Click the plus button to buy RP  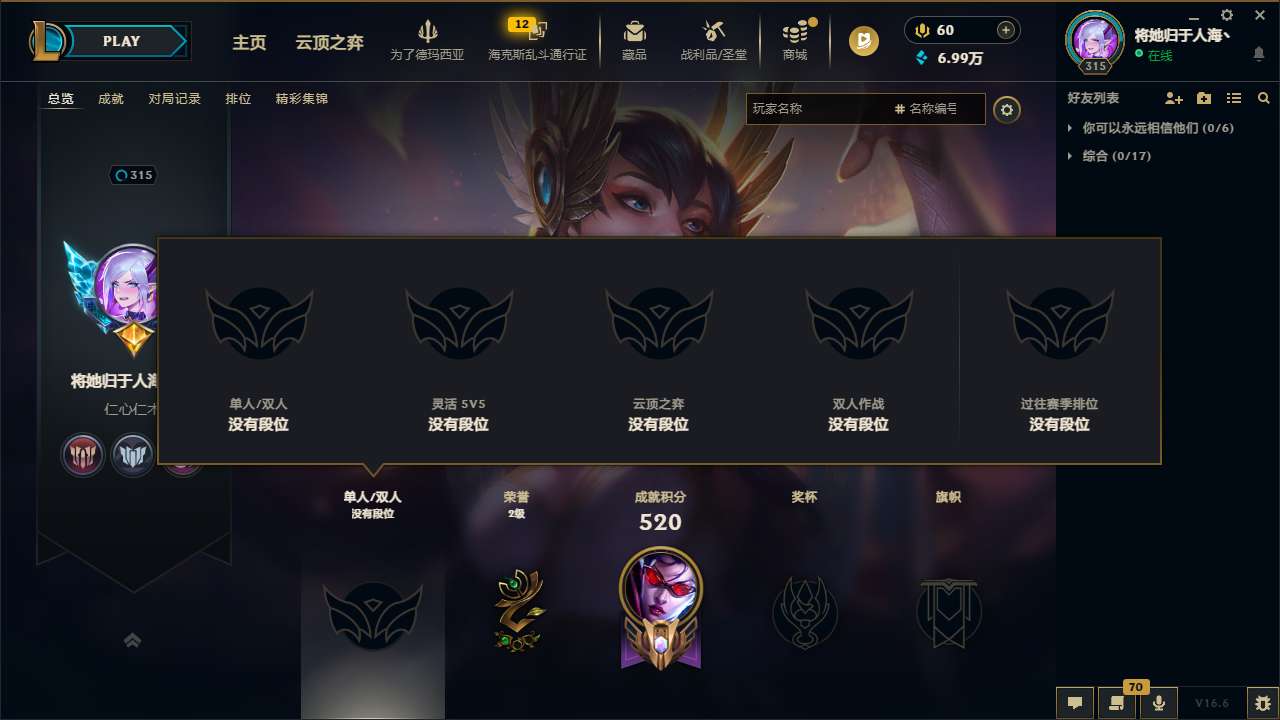click(x=1004, y=30)
